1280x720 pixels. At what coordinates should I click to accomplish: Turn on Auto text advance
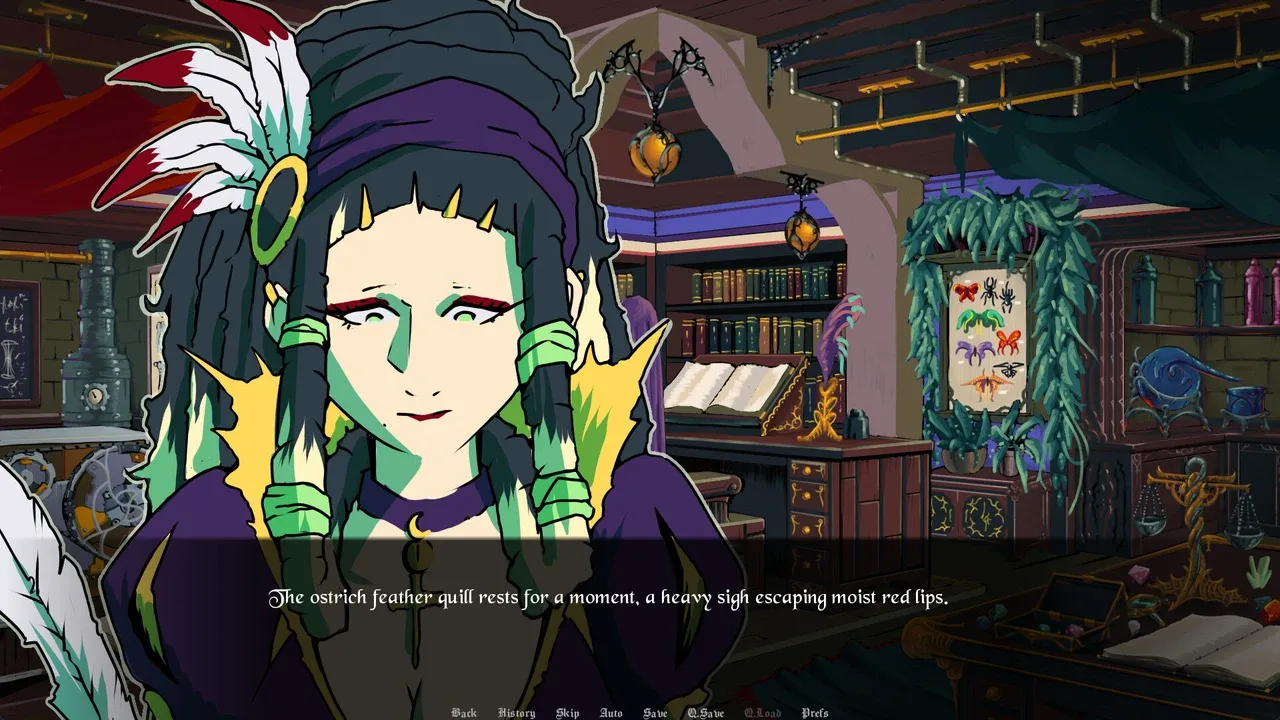(x=610, y=713)
